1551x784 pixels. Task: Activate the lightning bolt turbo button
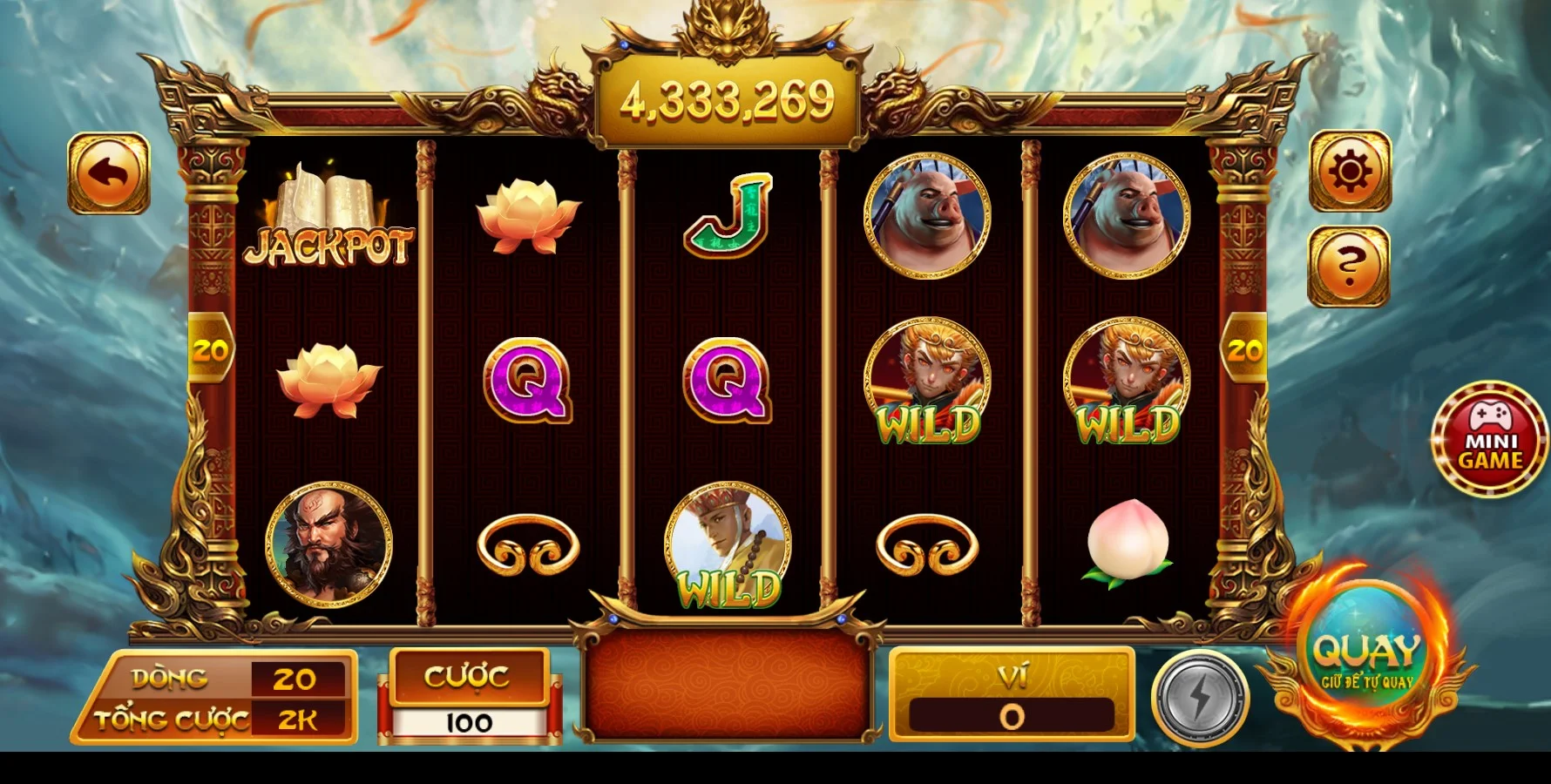click(1200, 699)
